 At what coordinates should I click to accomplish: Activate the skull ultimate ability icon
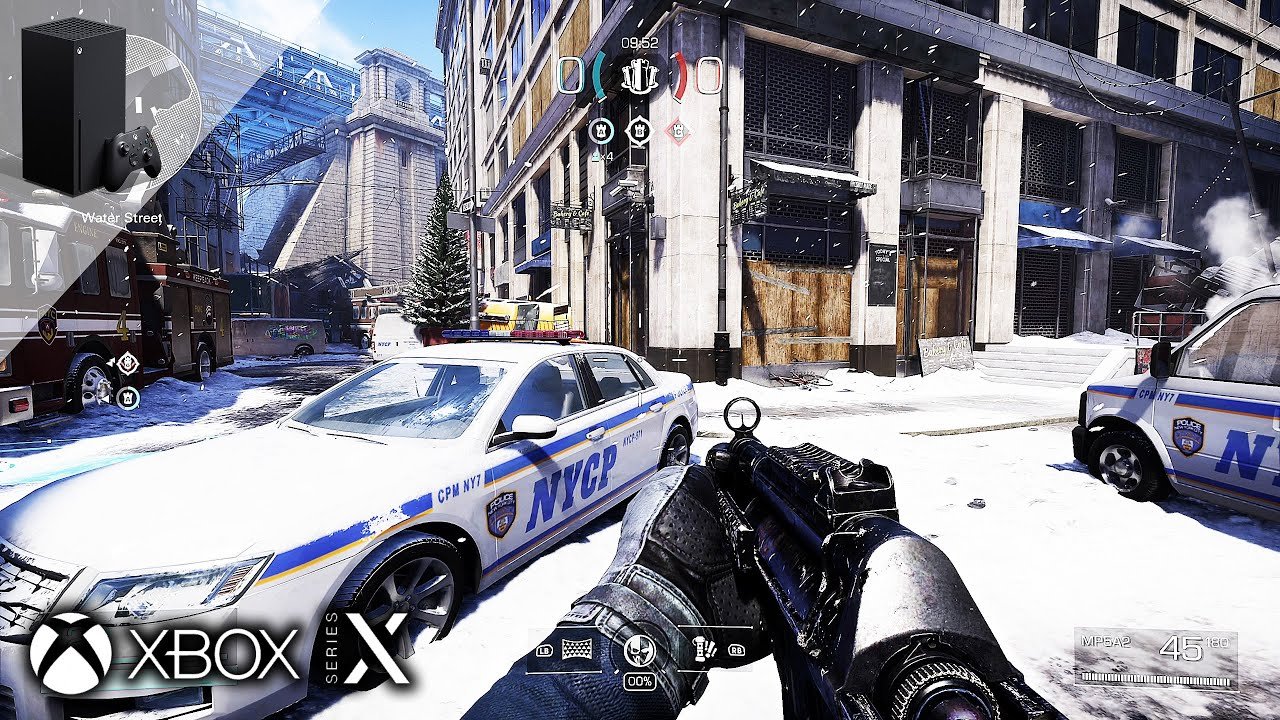(639, 650)
